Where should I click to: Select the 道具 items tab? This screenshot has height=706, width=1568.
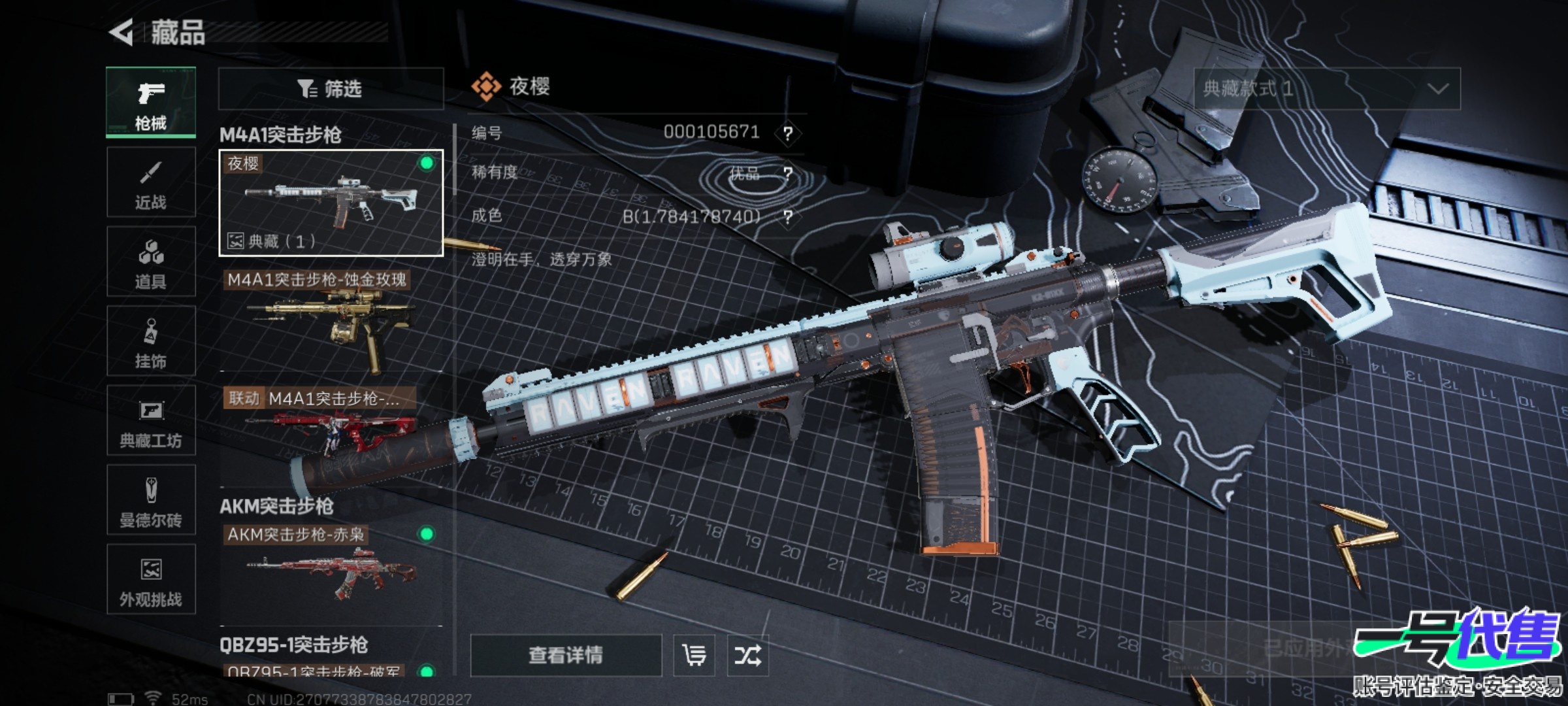click(x=151, y=262)
